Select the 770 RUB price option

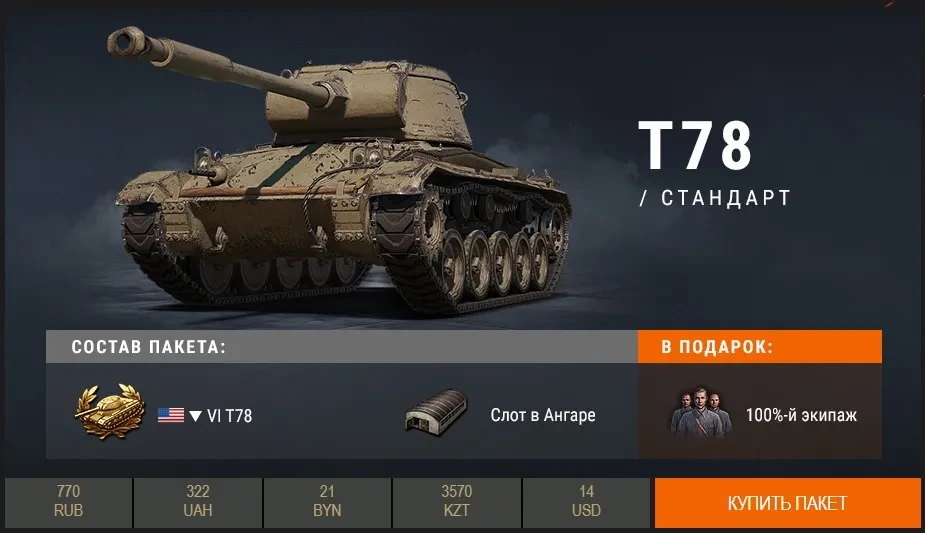click(68, 502)
